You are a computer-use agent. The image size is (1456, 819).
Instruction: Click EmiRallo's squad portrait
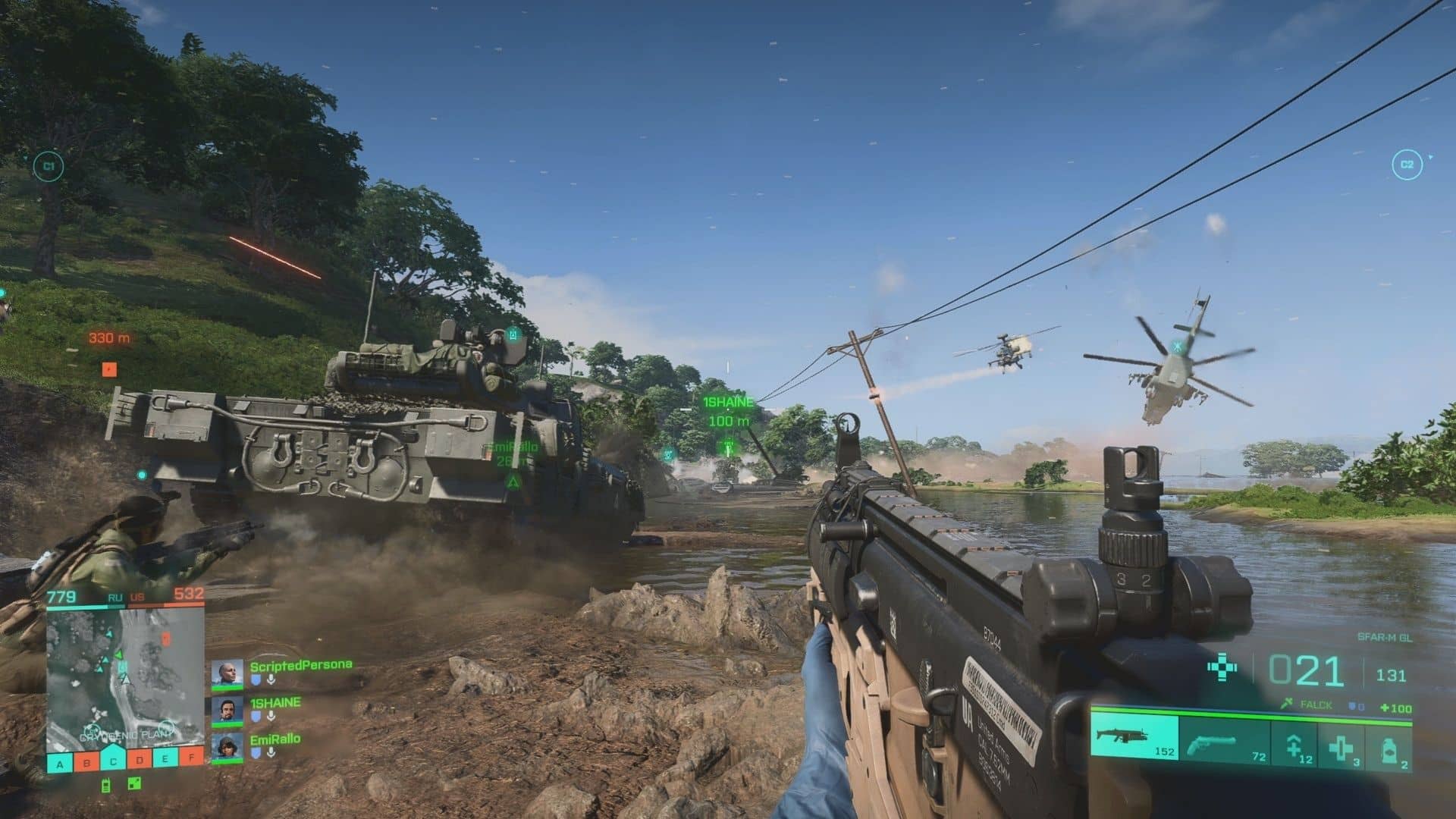[227, 747]
